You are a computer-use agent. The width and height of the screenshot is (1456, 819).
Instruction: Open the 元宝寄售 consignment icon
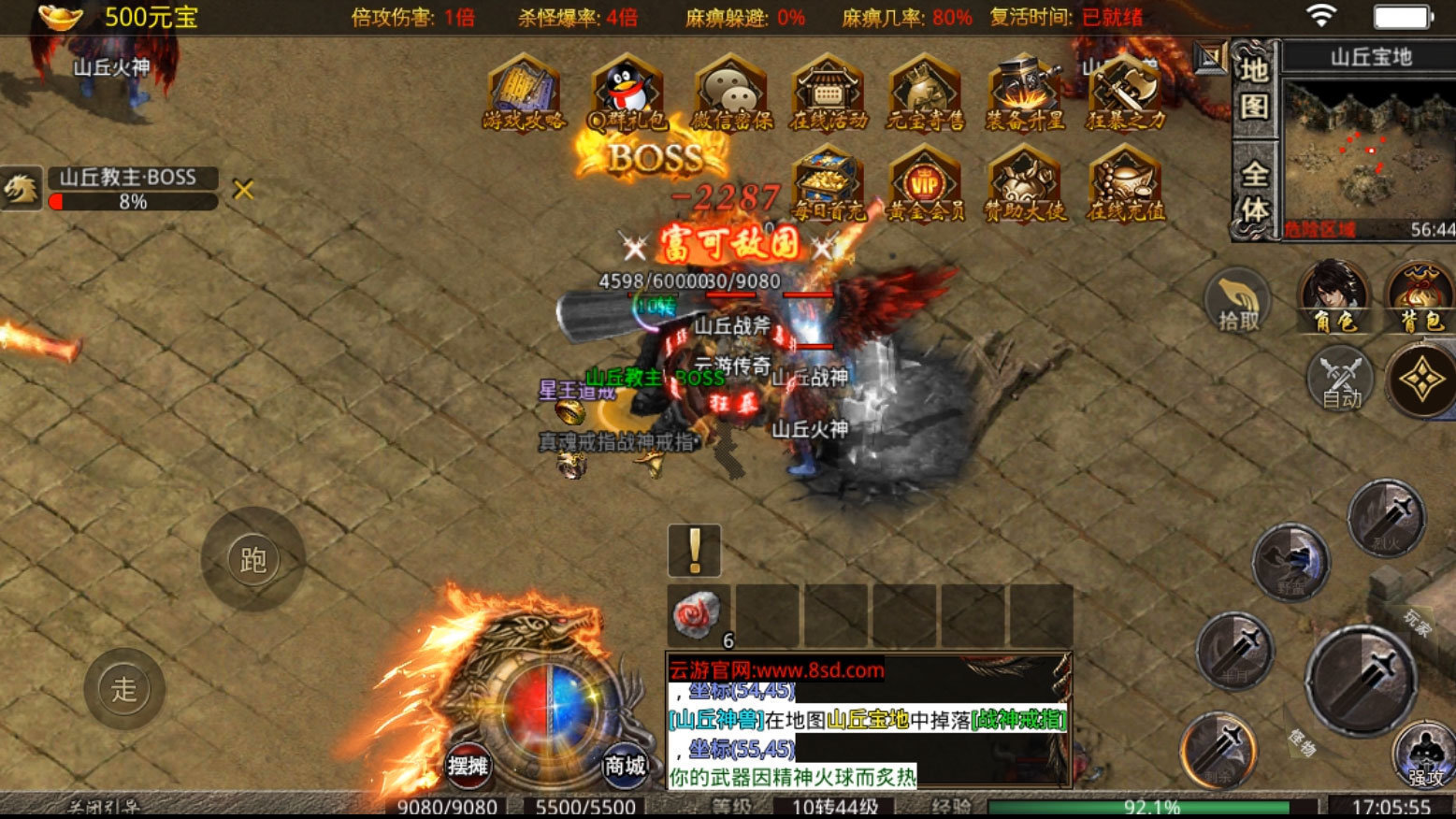tap(925, 93)
